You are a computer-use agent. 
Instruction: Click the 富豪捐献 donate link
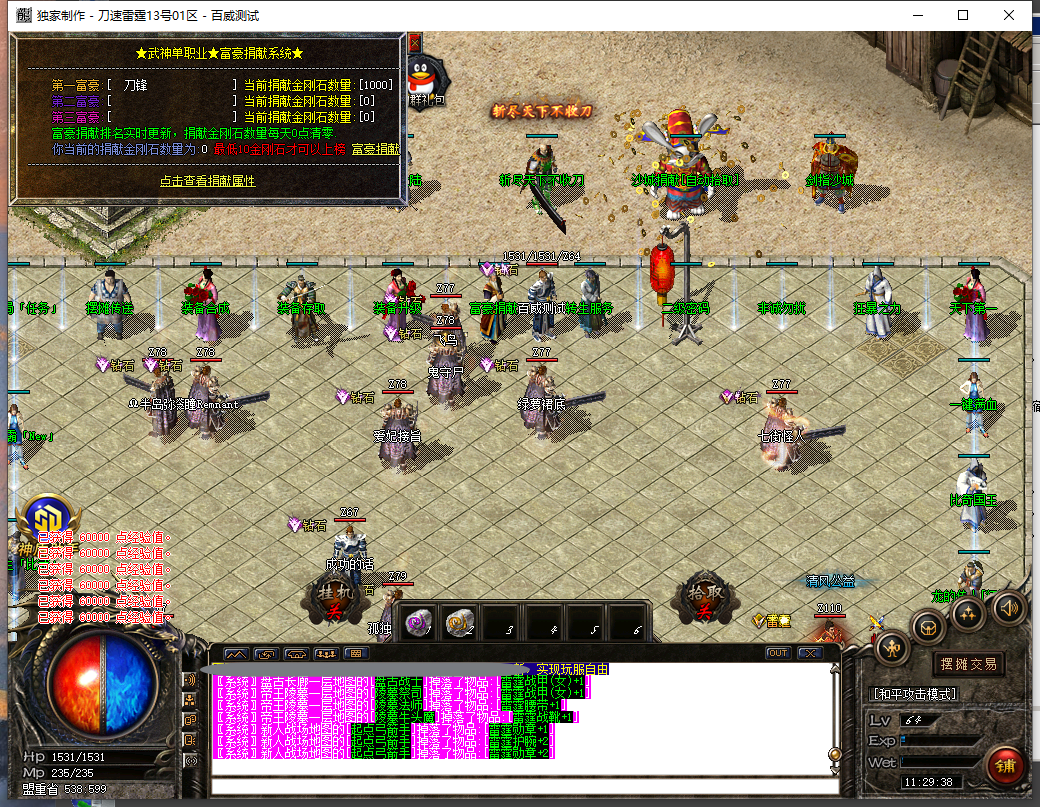point(375,149)
